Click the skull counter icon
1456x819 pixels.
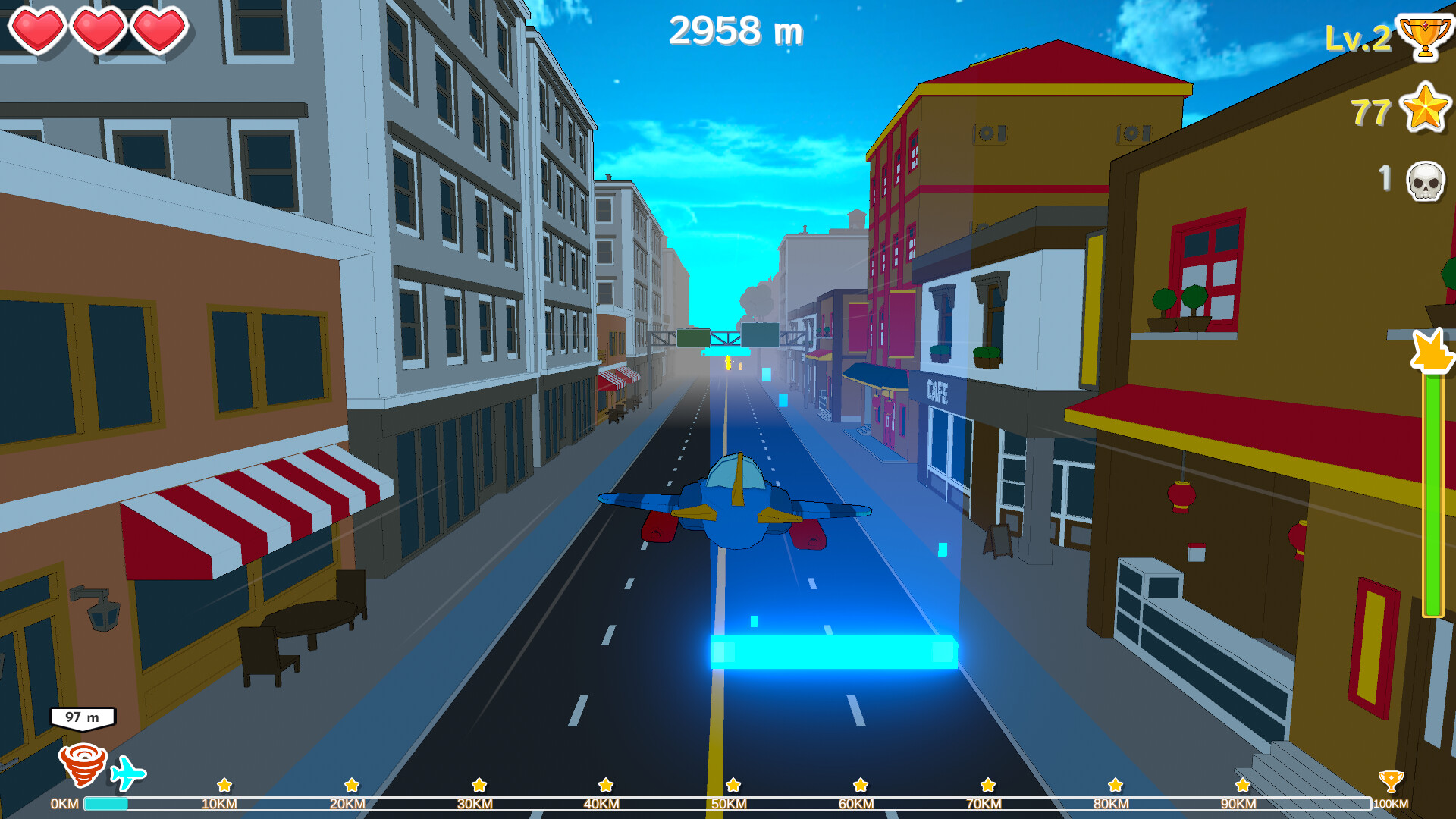(x=1426, y=180)
